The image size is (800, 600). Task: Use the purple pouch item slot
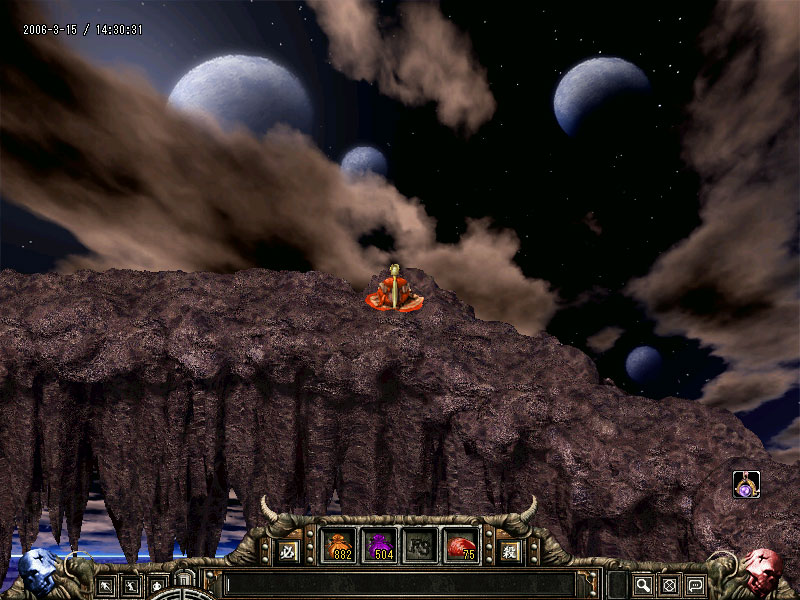(380, 546)
